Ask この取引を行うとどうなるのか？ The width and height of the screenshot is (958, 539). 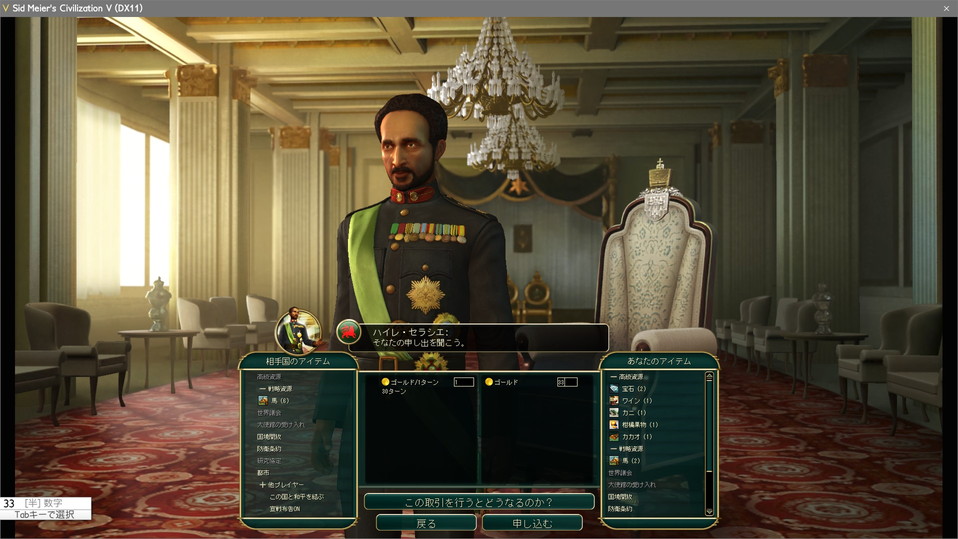pos(479,501)
